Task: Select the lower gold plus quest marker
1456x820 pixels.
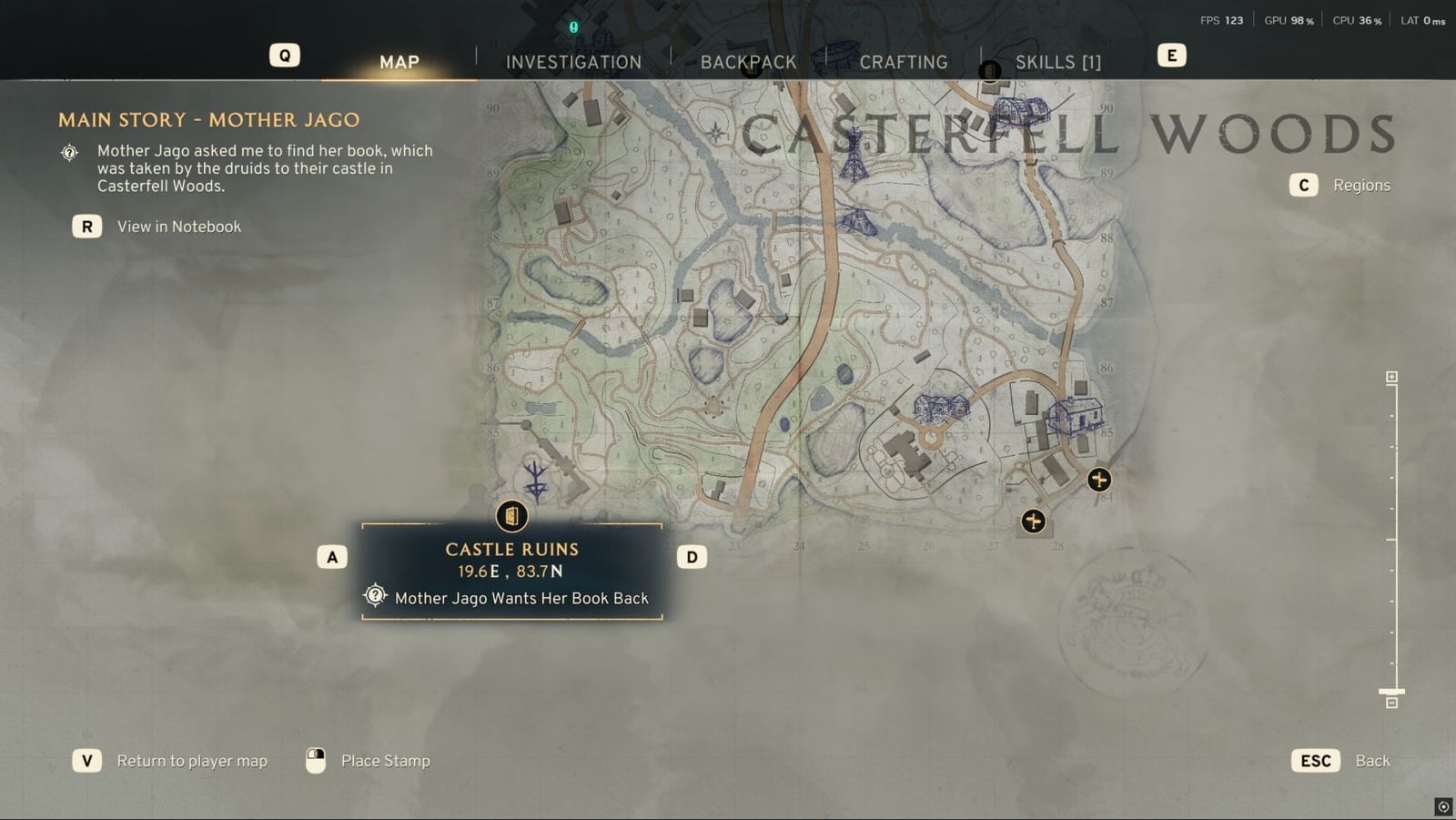Action: click(1033, 521)
